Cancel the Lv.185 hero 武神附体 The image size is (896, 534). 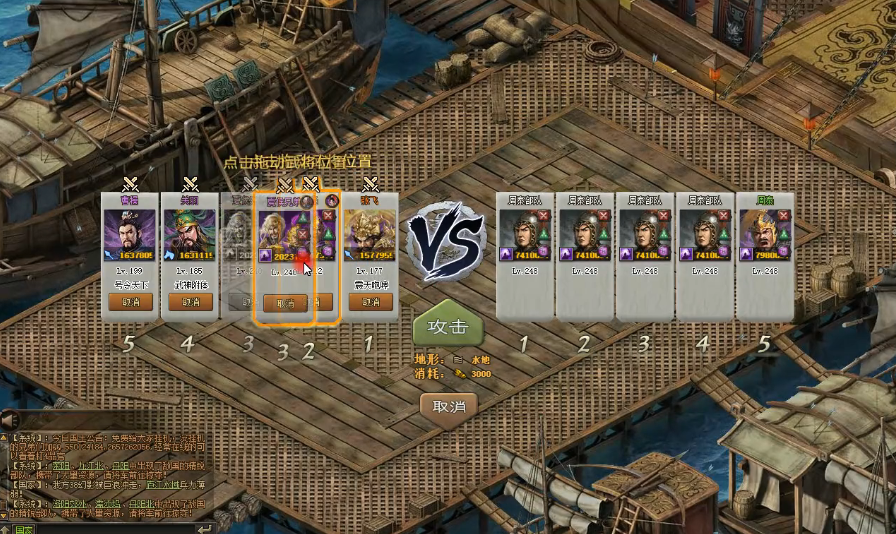click(x=190, y=301)
